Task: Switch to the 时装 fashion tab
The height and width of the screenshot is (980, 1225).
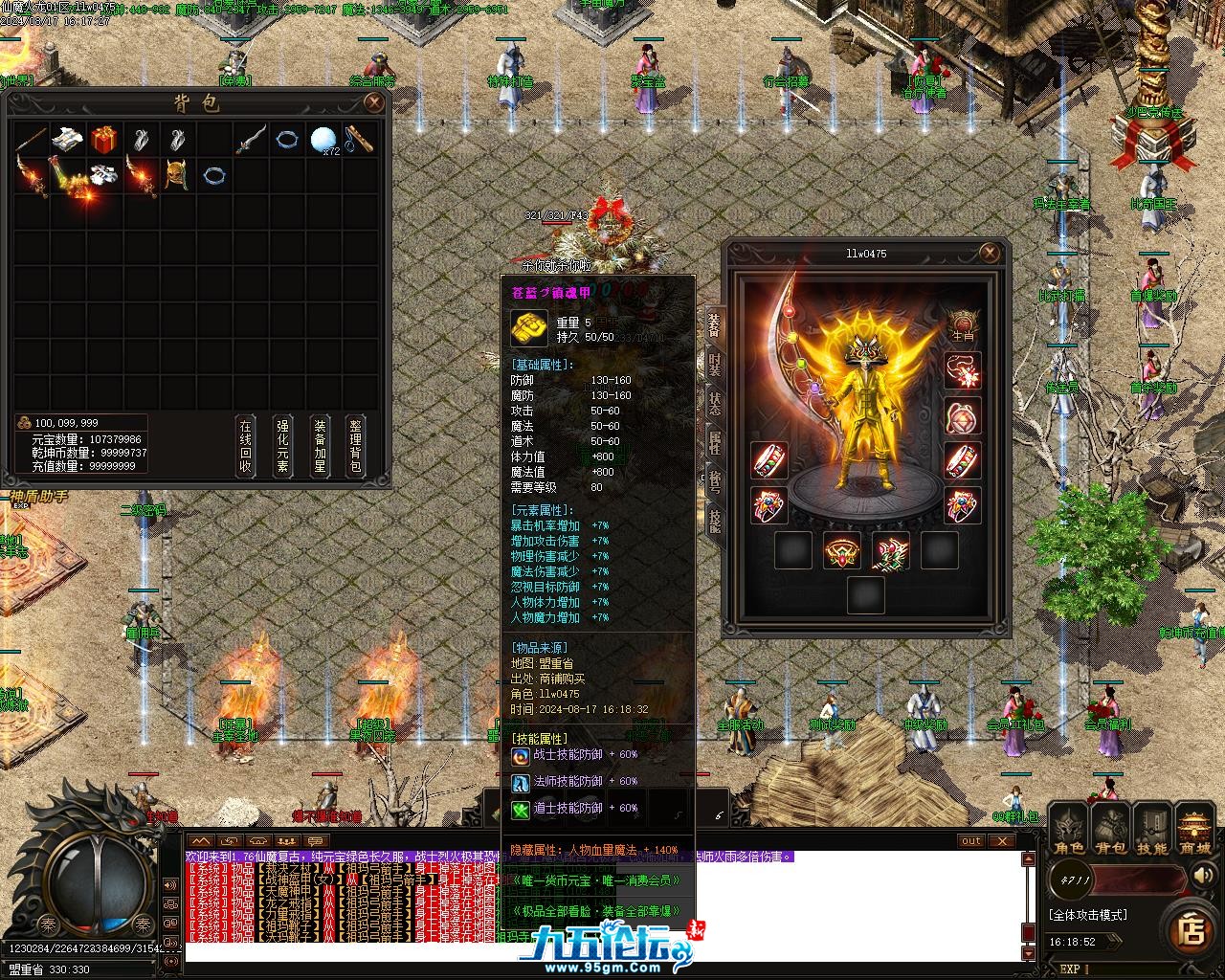Action: (714, 365)
